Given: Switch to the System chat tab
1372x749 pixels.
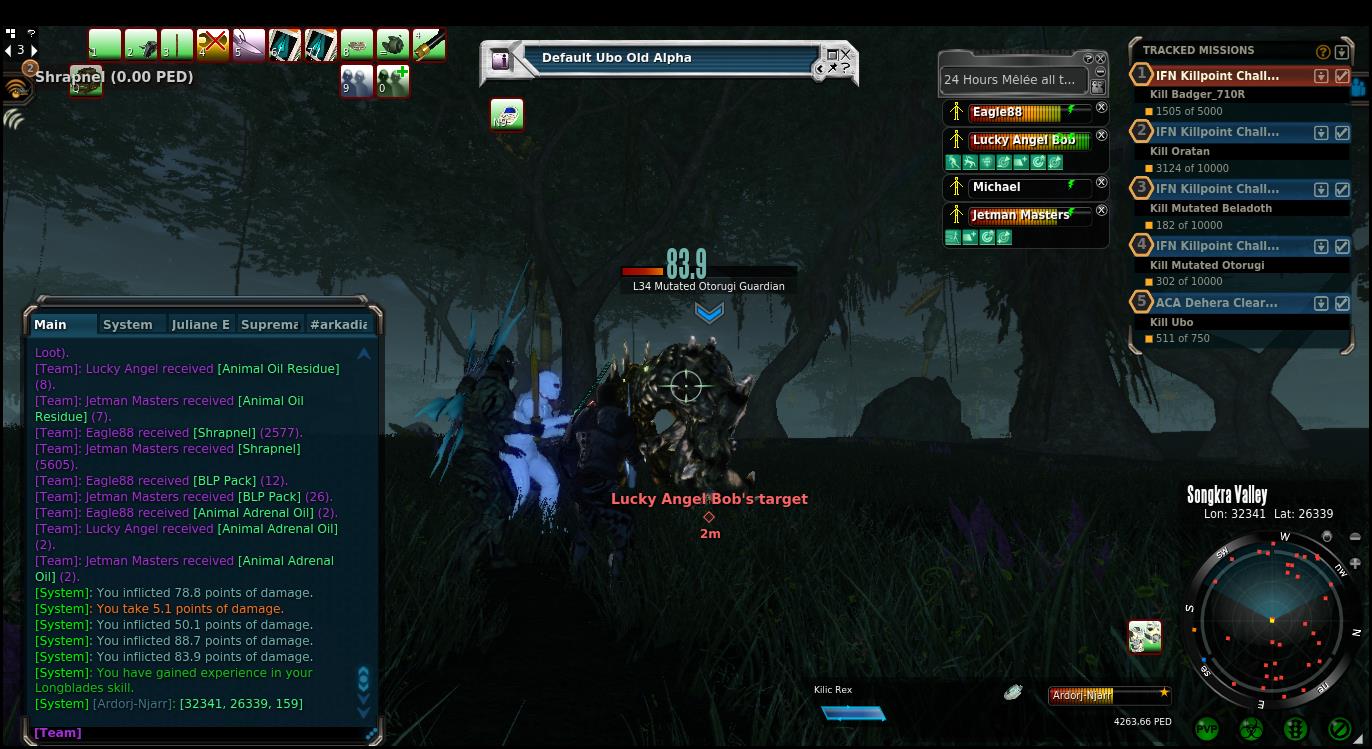Looking at the screenshot, I should pyautogui.click(x=128, y=324).
